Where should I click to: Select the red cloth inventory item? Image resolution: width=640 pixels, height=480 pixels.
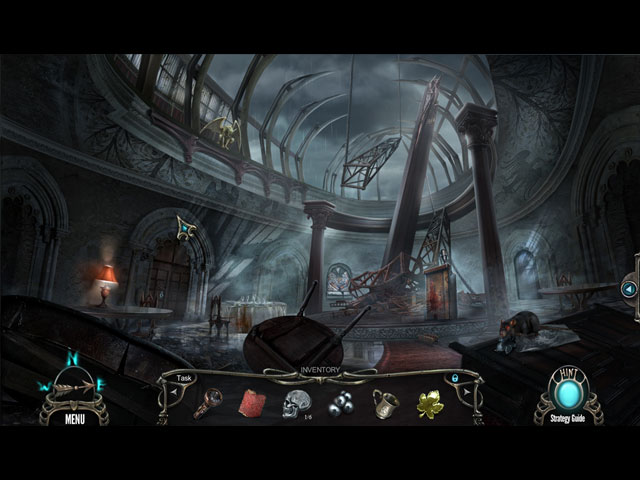tap(252, 403)
